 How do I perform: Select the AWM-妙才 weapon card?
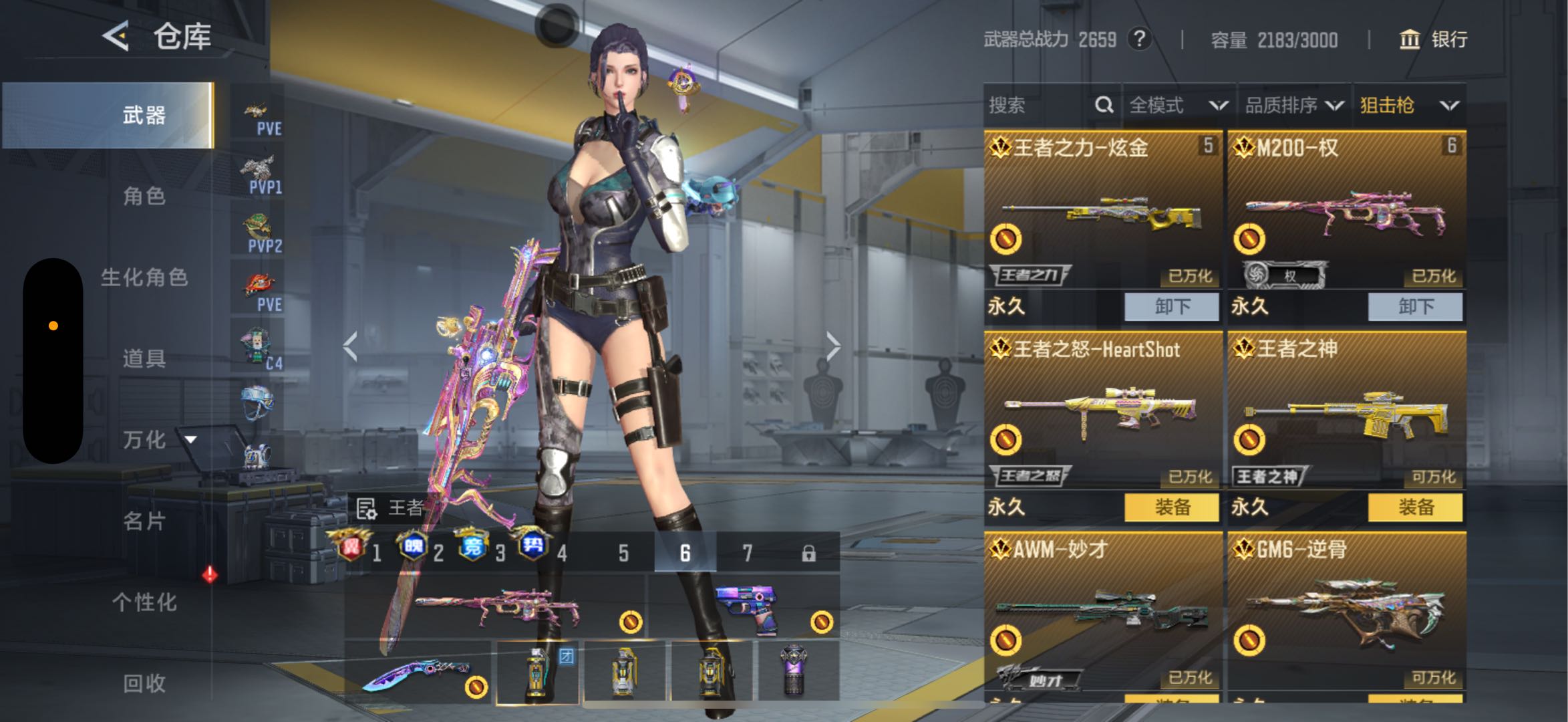[1103, 608]
